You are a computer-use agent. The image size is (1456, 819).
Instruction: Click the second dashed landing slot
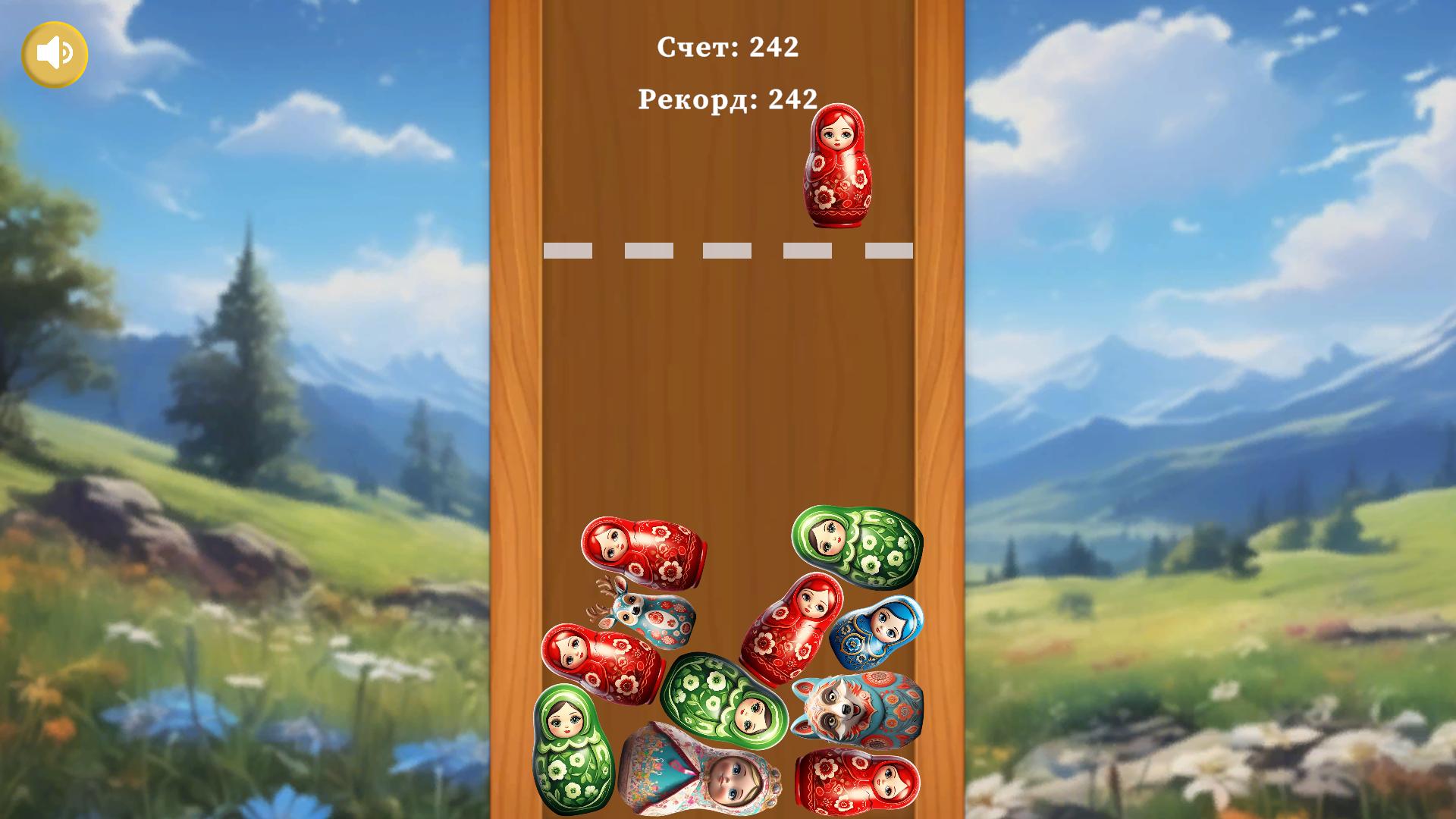pyautogui.click(x=648, y=251)
